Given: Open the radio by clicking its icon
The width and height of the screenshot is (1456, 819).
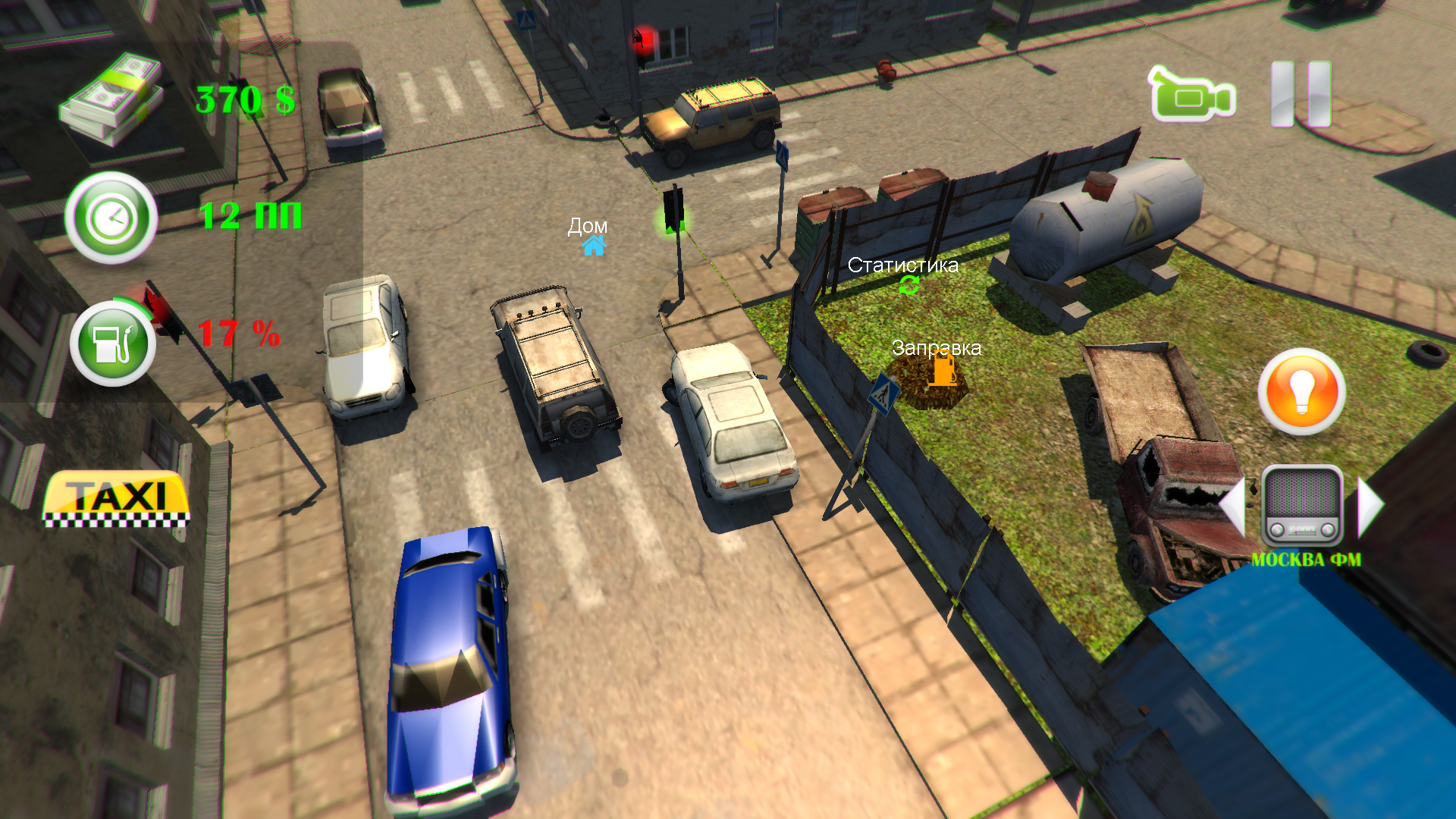Looking at the screenshot, I should pyautogui.click(x=1302, y=506).
